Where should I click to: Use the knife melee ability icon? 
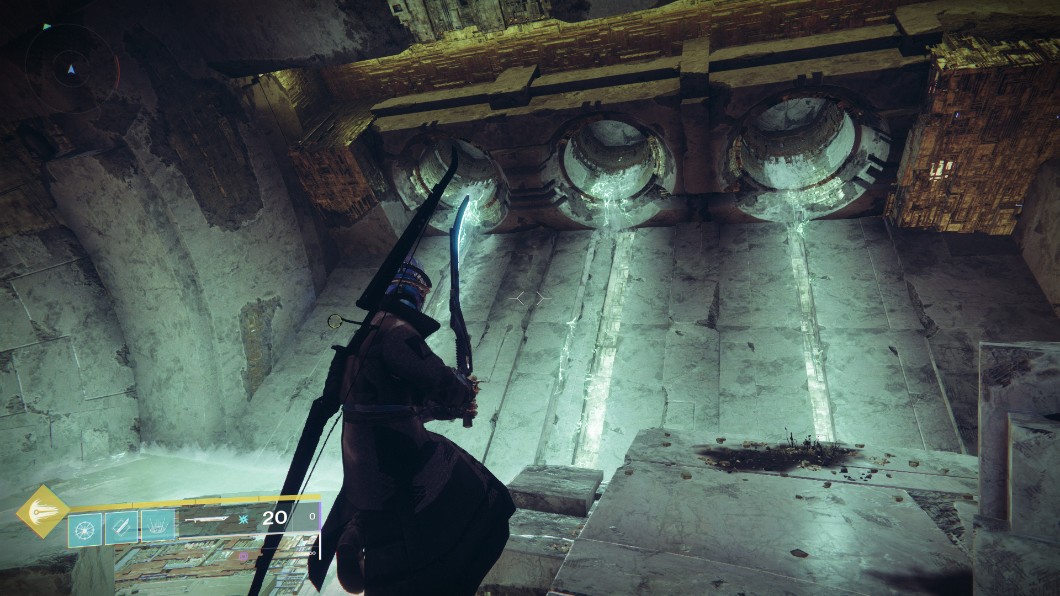[121, 526]
